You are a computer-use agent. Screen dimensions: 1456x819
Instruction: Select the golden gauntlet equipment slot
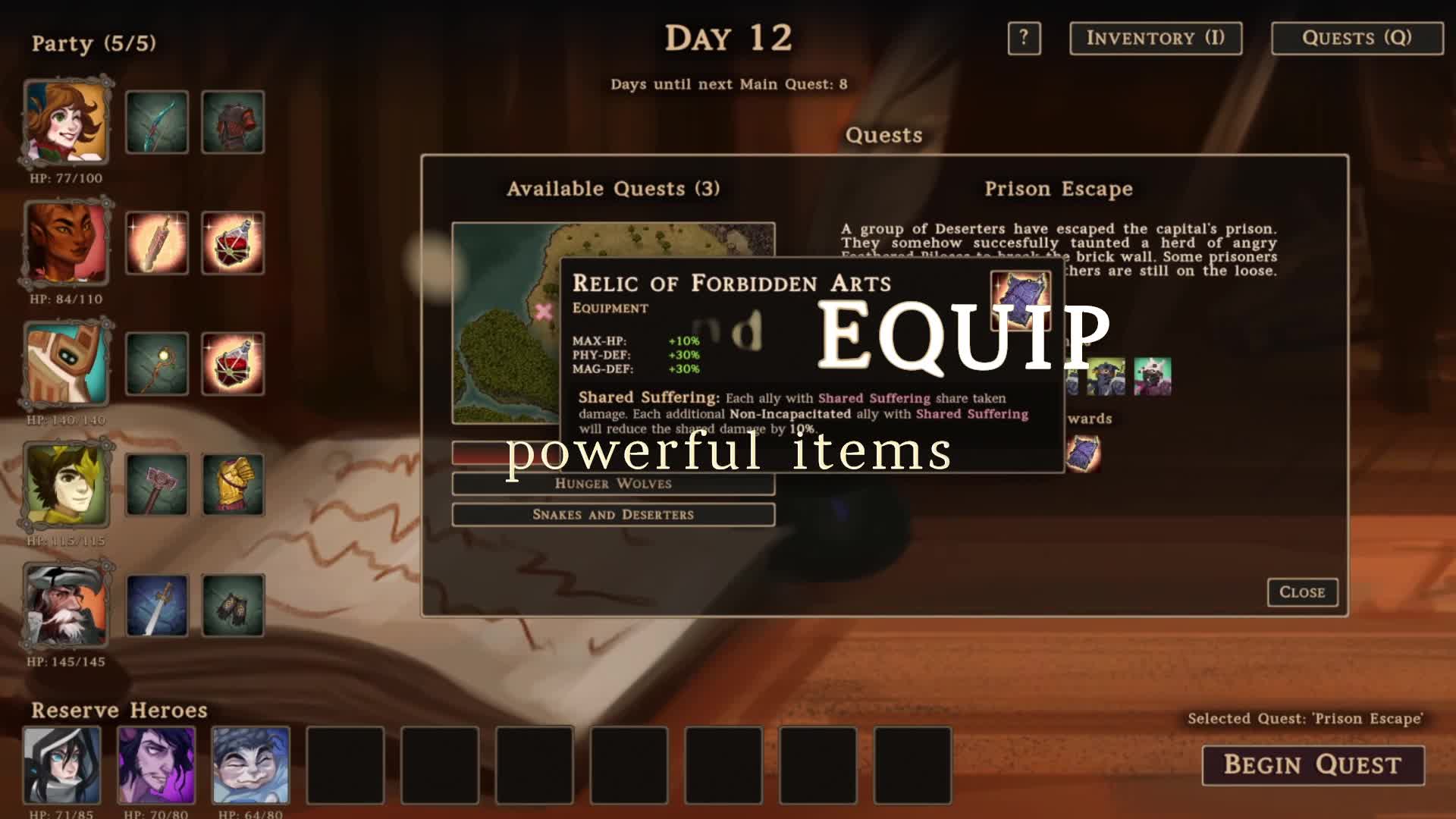click(233, 485)
